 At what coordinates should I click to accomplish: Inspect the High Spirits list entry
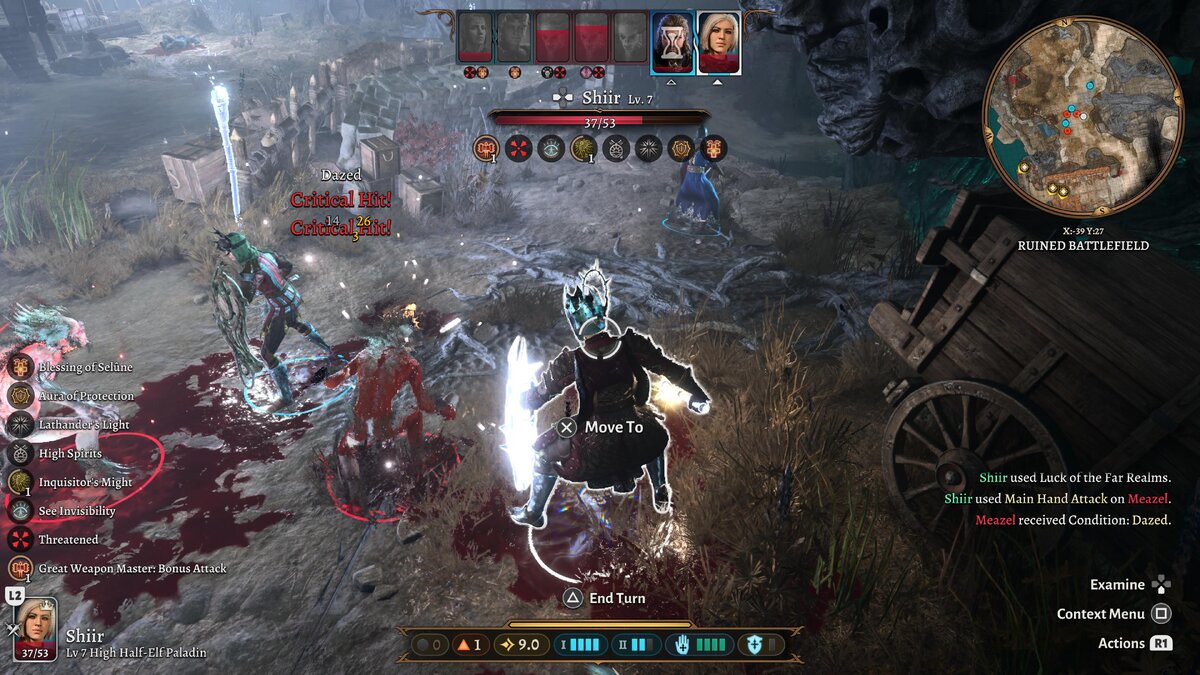pyautogui.click(x=70, y=454)
